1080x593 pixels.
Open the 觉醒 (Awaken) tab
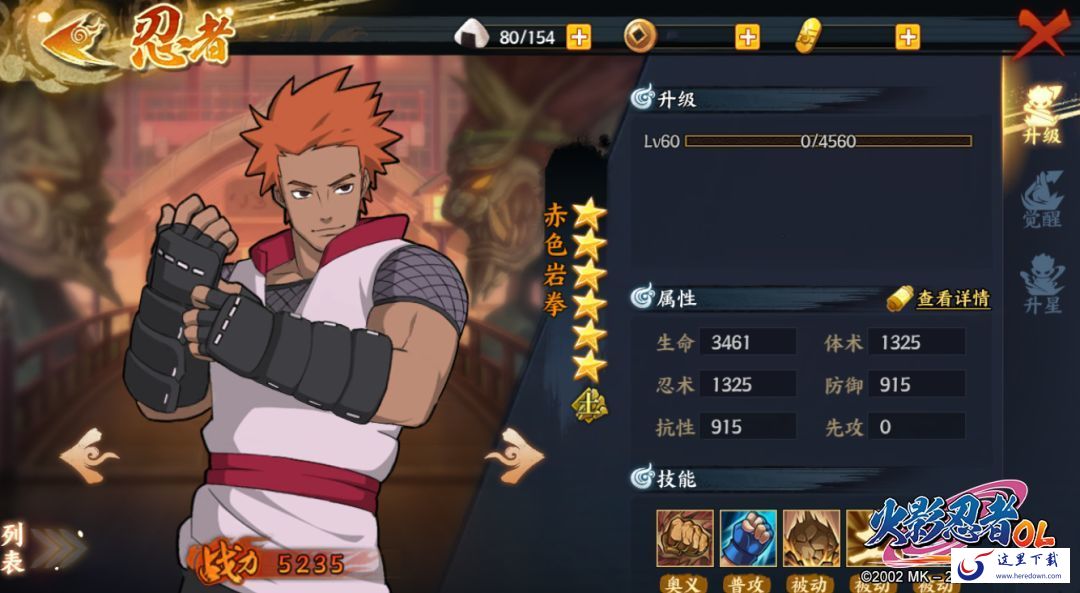pyautogui.click(x=1041, y=199)
